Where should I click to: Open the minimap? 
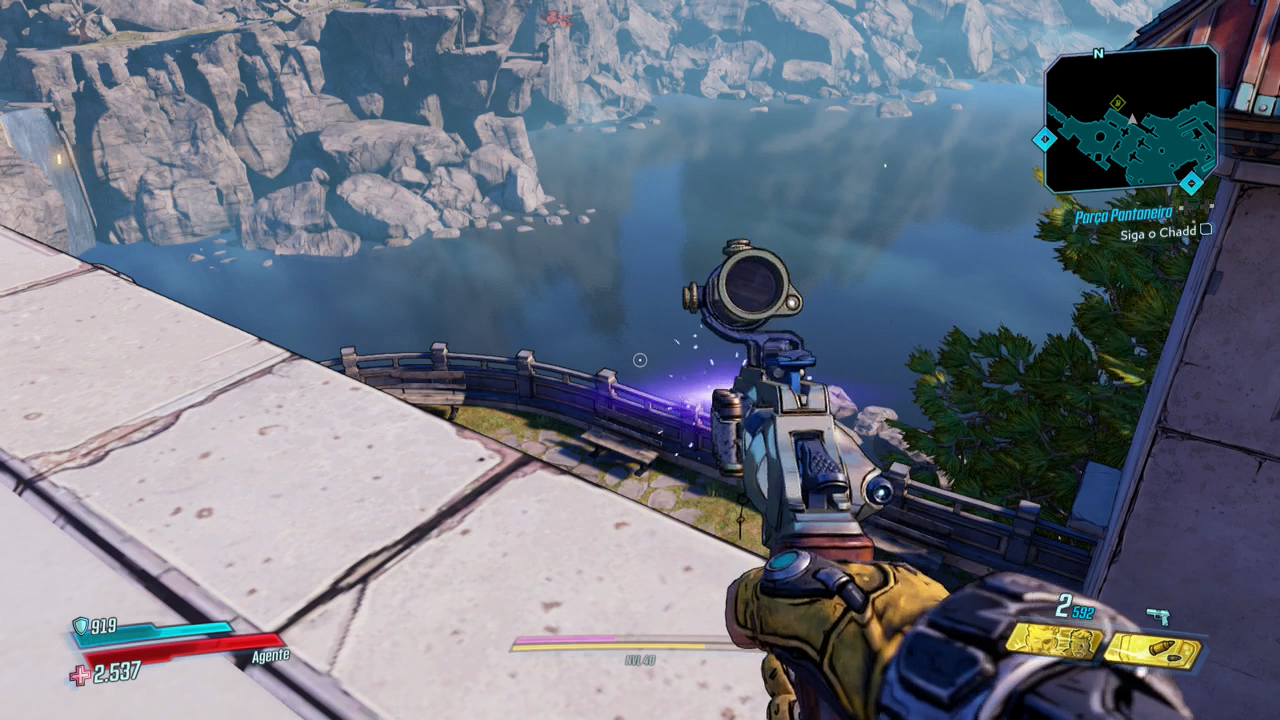tap(1131, 118)
